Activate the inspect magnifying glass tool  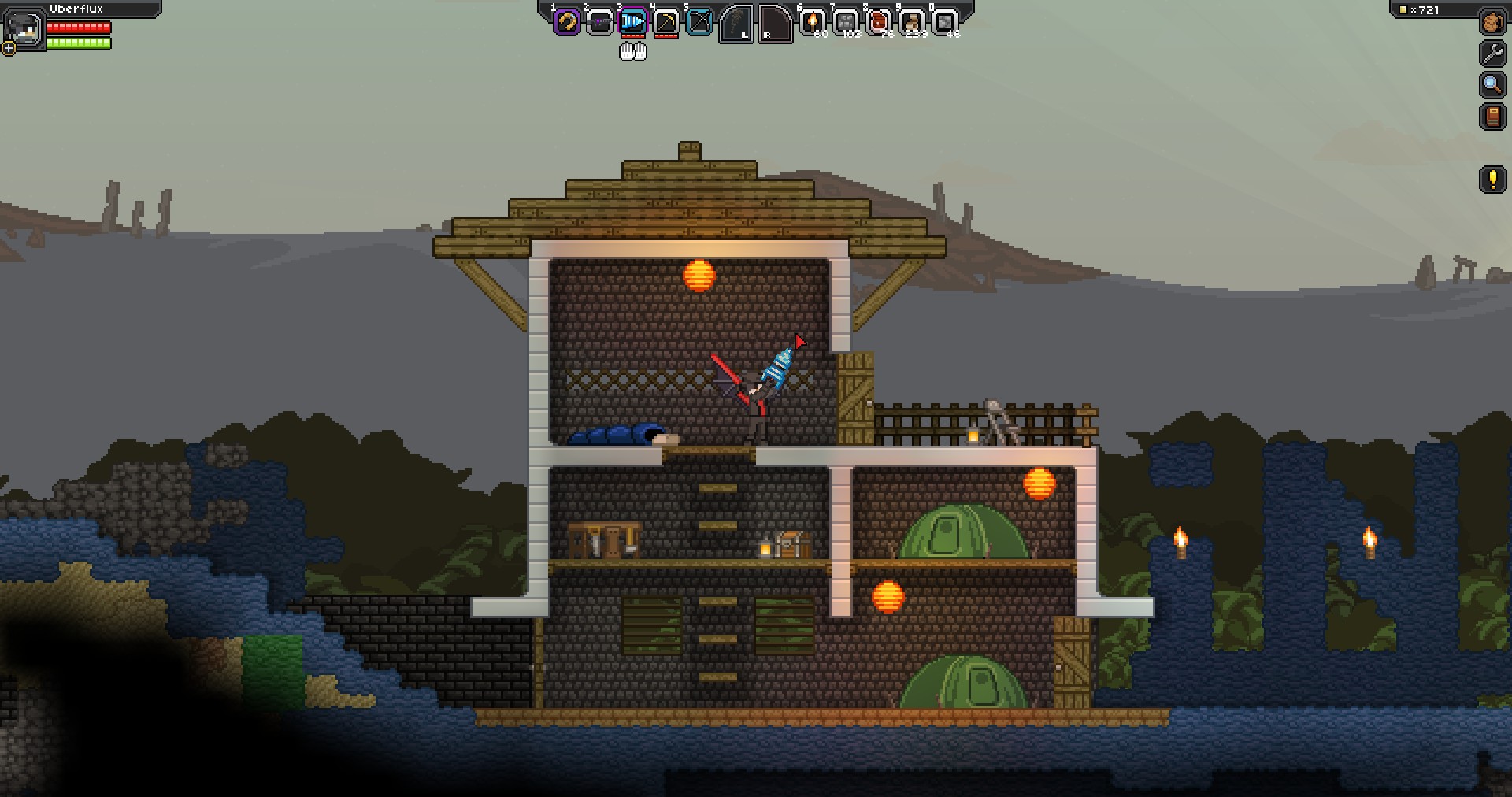(x=1492, y=83)
